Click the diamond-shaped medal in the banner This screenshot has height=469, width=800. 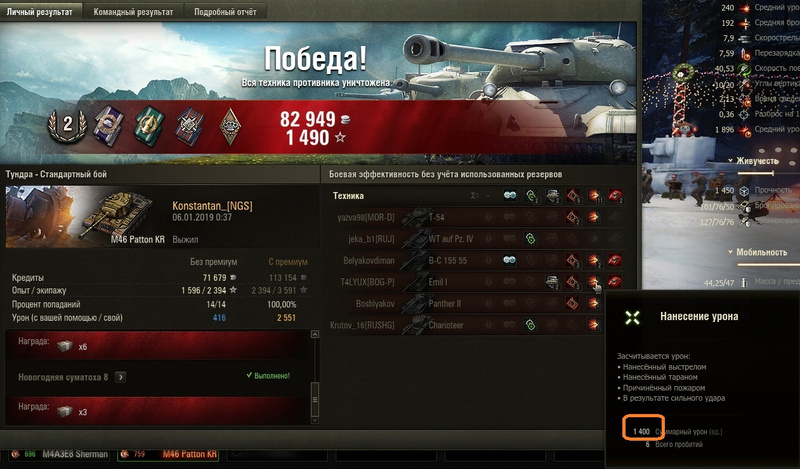click(229, 125)
